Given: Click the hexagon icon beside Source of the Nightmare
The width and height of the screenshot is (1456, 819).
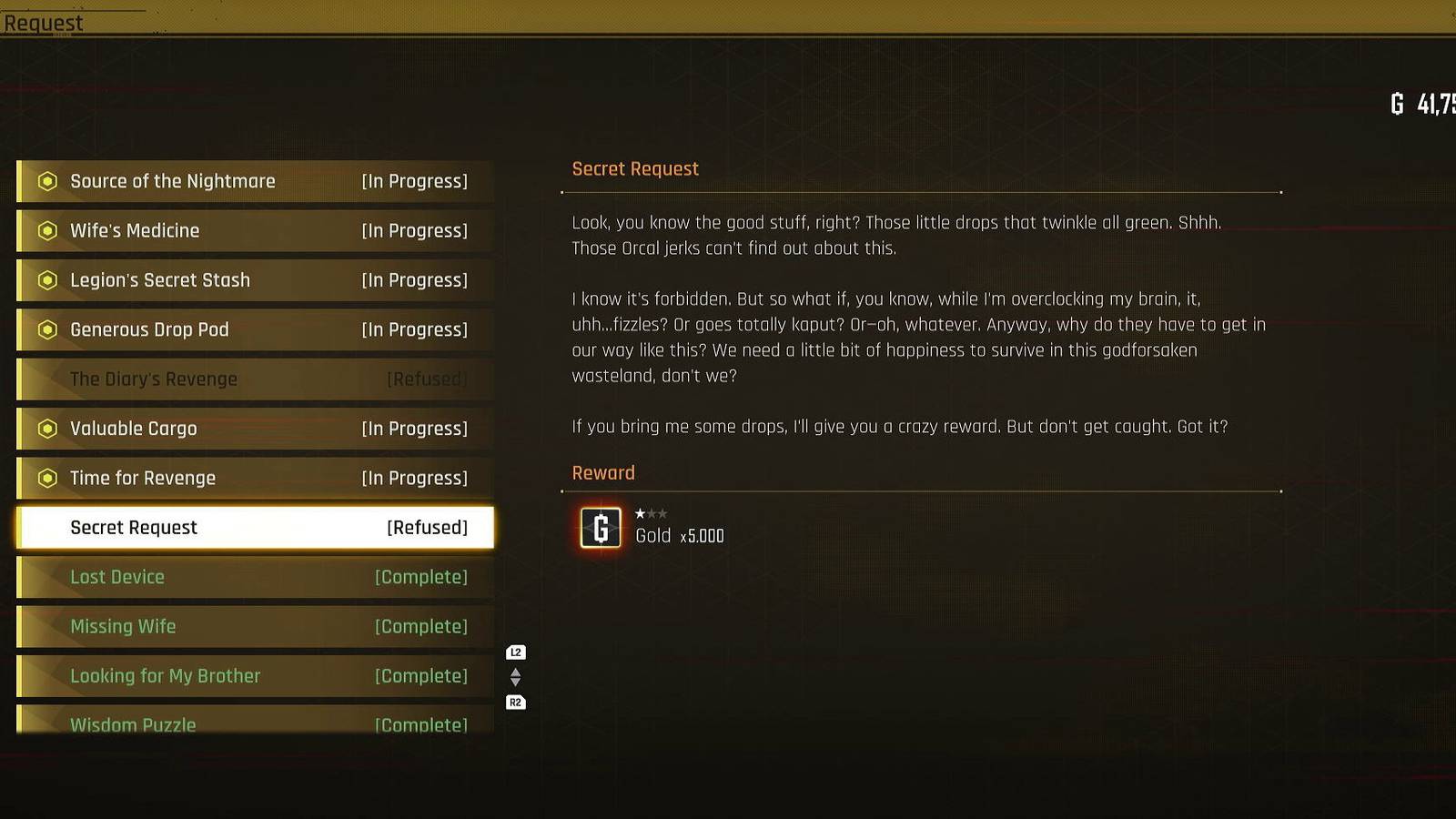Looking at the screenshot, I should [x=46, y=181].
